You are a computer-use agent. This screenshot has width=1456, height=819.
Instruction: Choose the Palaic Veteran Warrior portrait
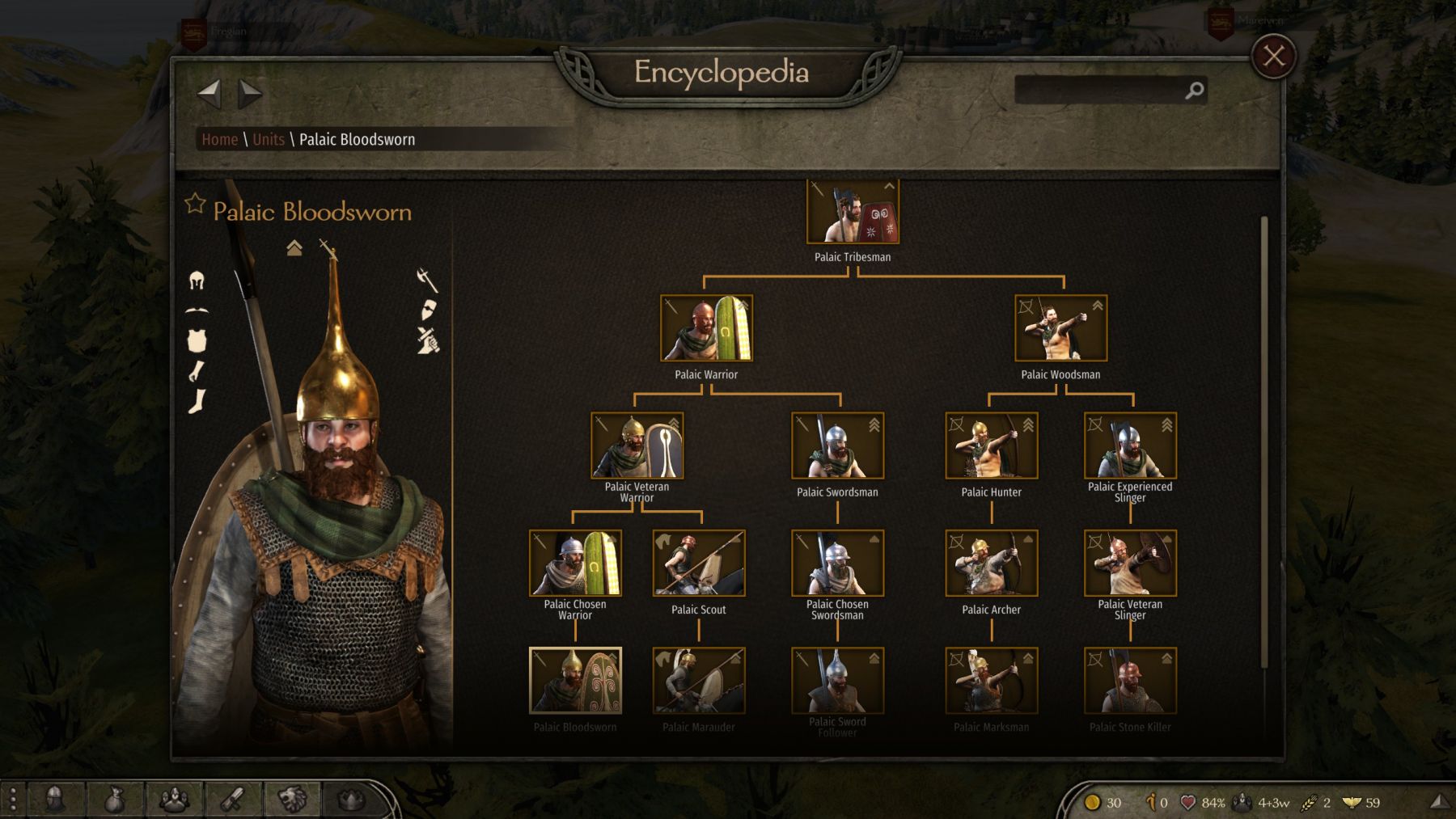coord(637,445)
